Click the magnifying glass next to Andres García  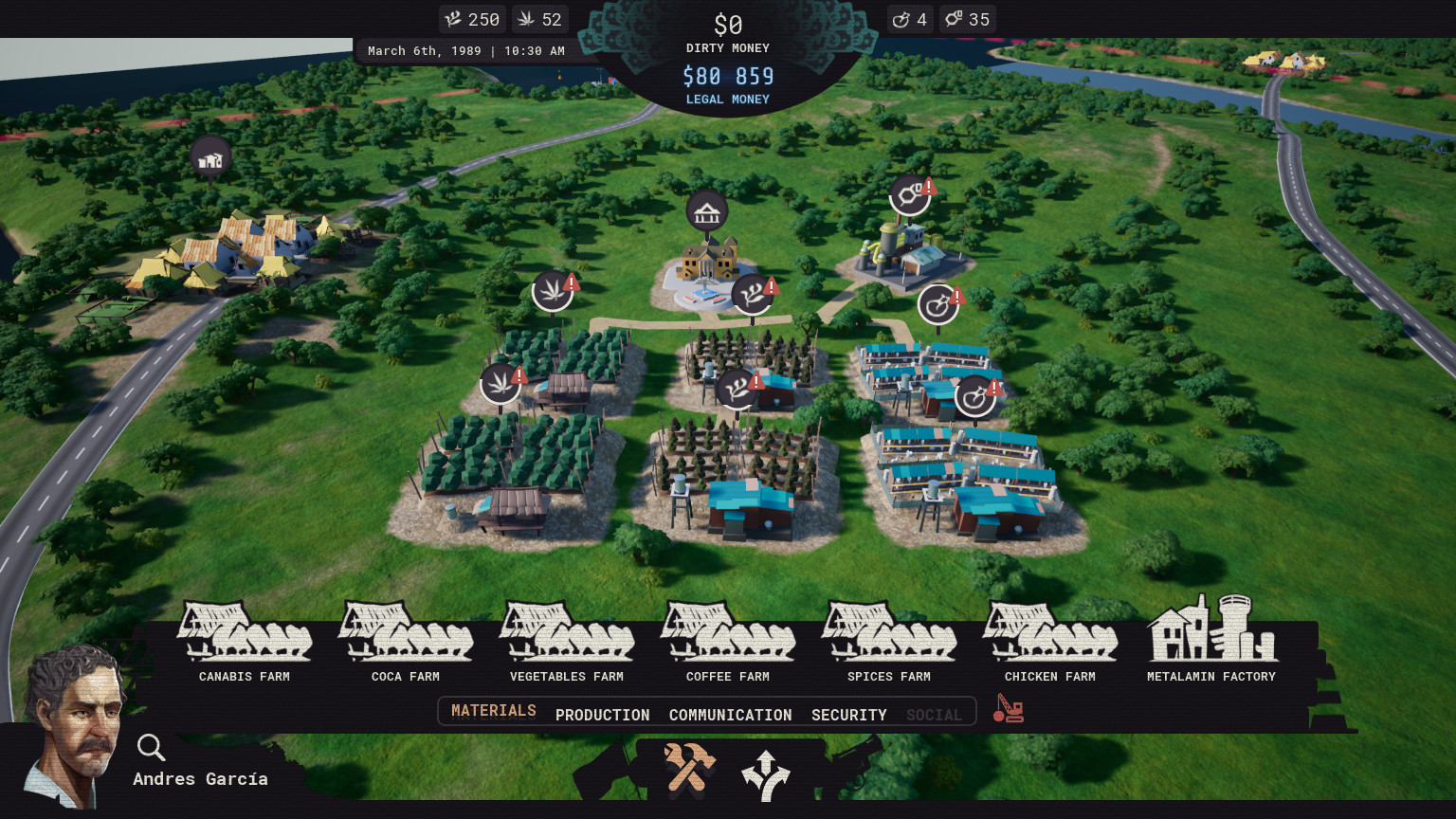pos(151,748)
